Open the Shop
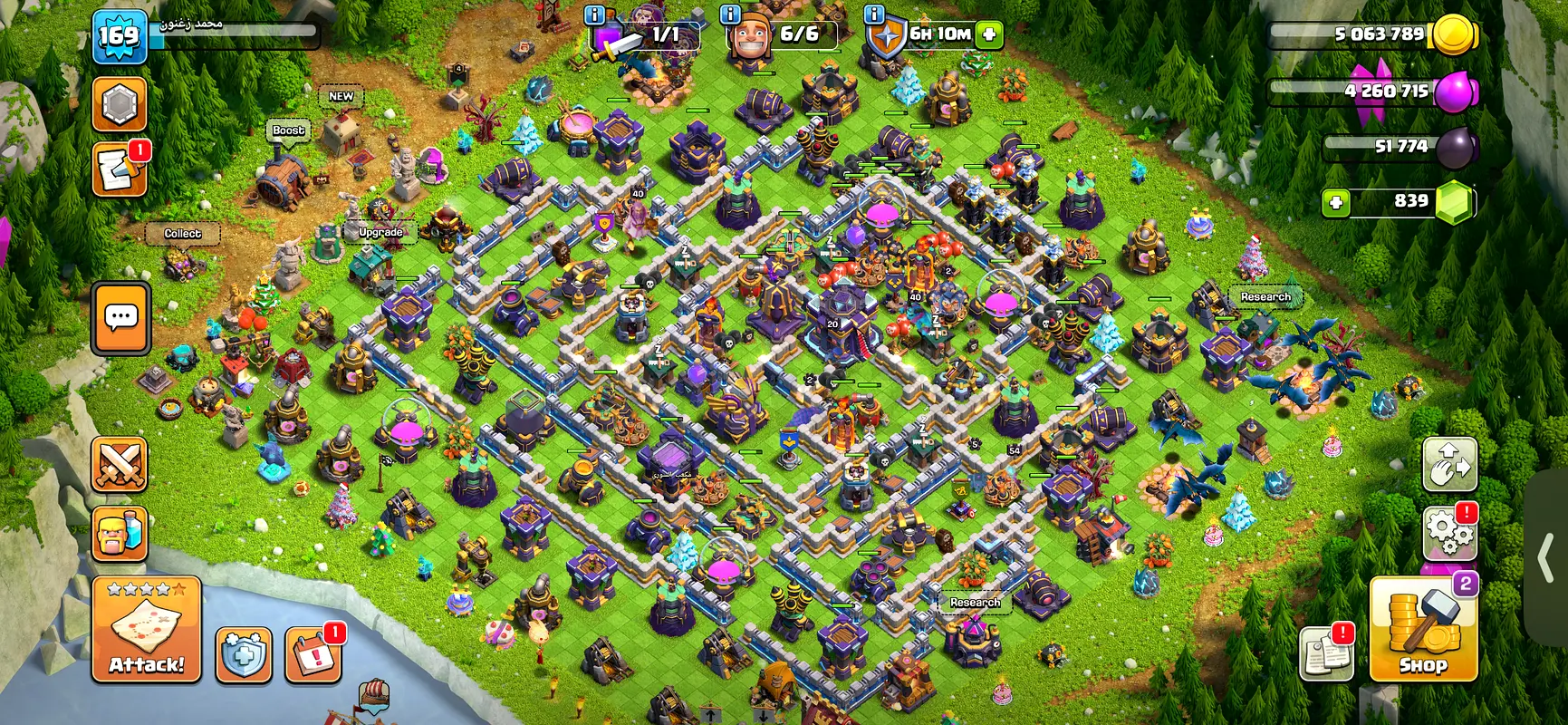The image size is (1568, 725). tap(1423, 630)
